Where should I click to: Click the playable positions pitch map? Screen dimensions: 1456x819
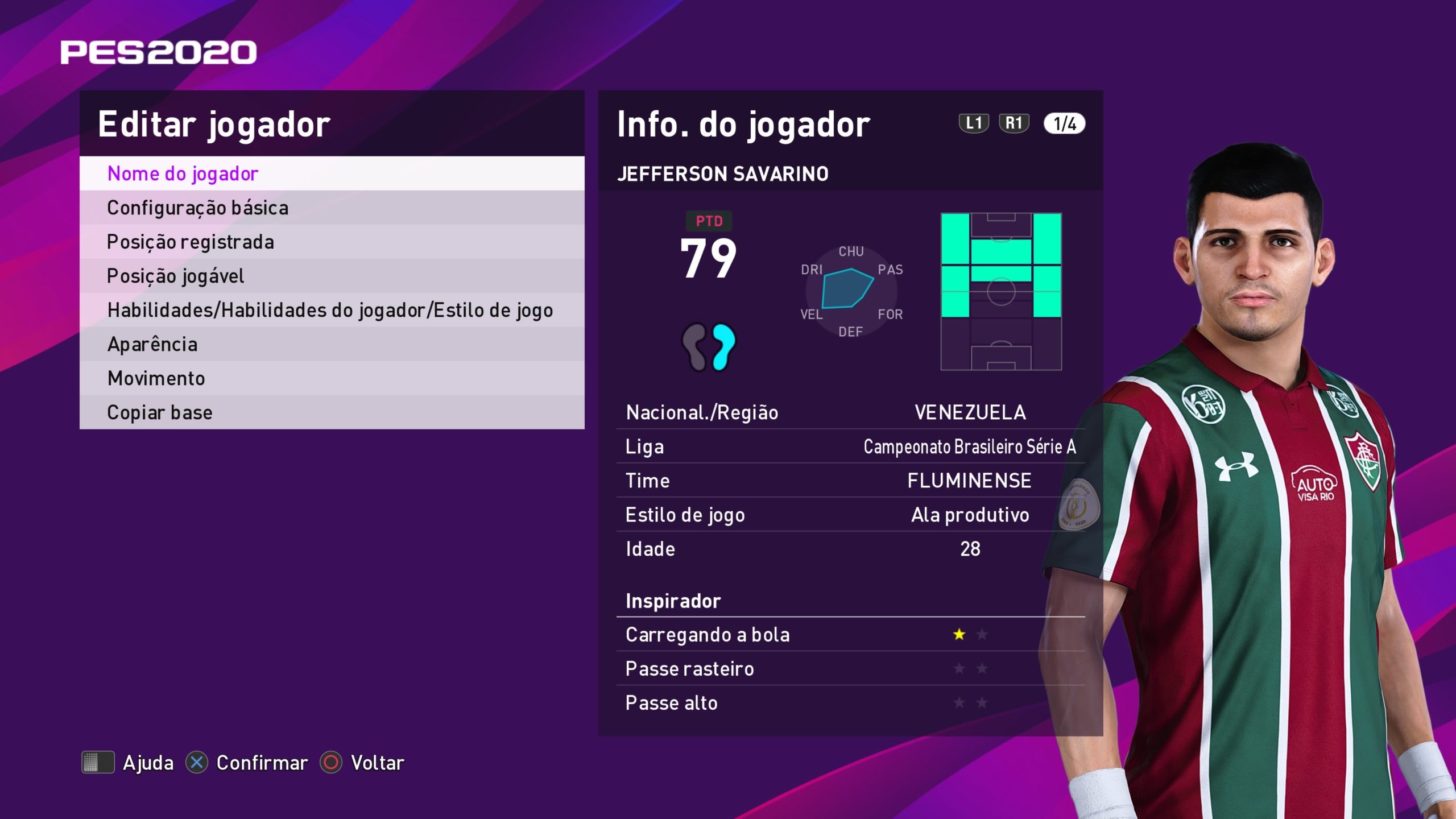point(1001,292)
